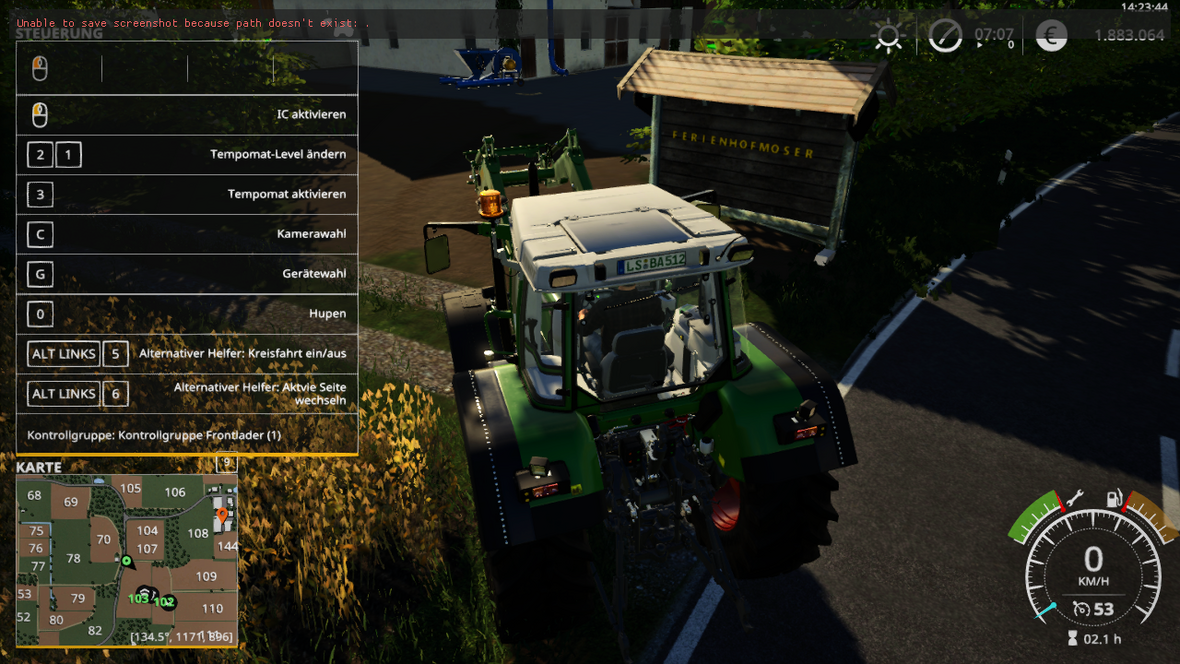The image size is (1180, 664).
Task: Click the green player marker on the minimap
Action: coord(127,561)
